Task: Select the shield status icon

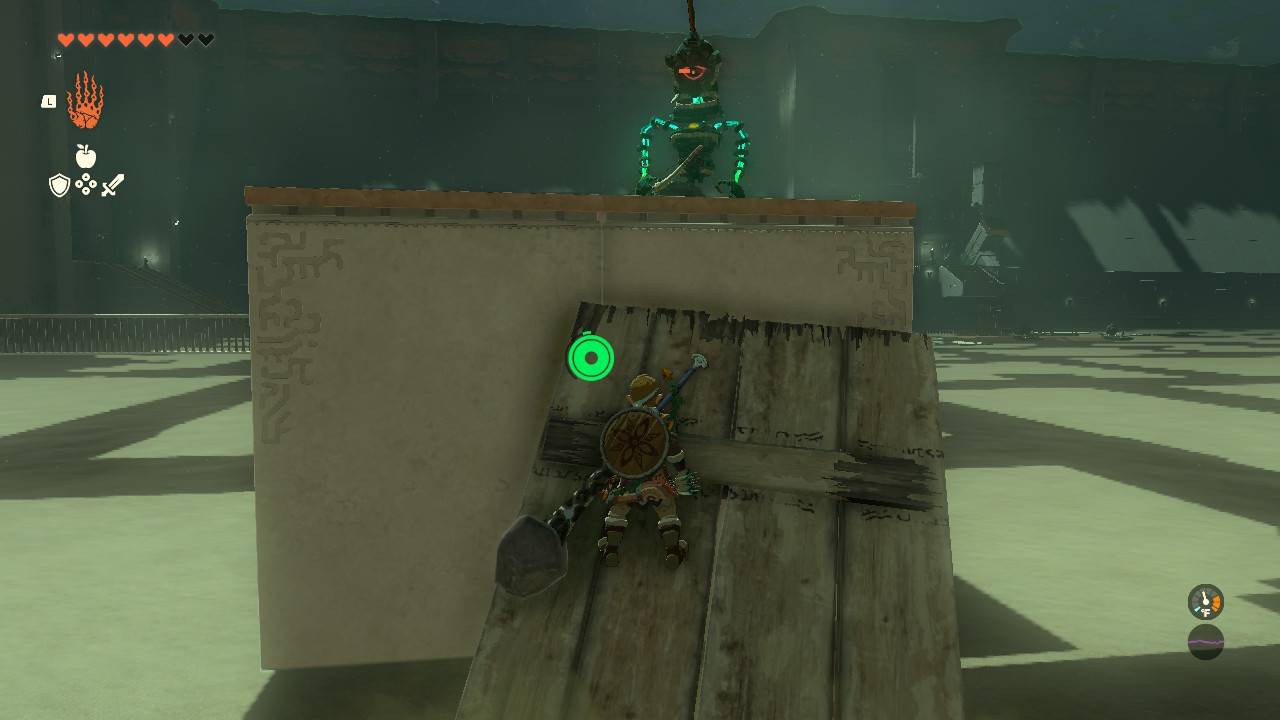Action: click(58, 185)
